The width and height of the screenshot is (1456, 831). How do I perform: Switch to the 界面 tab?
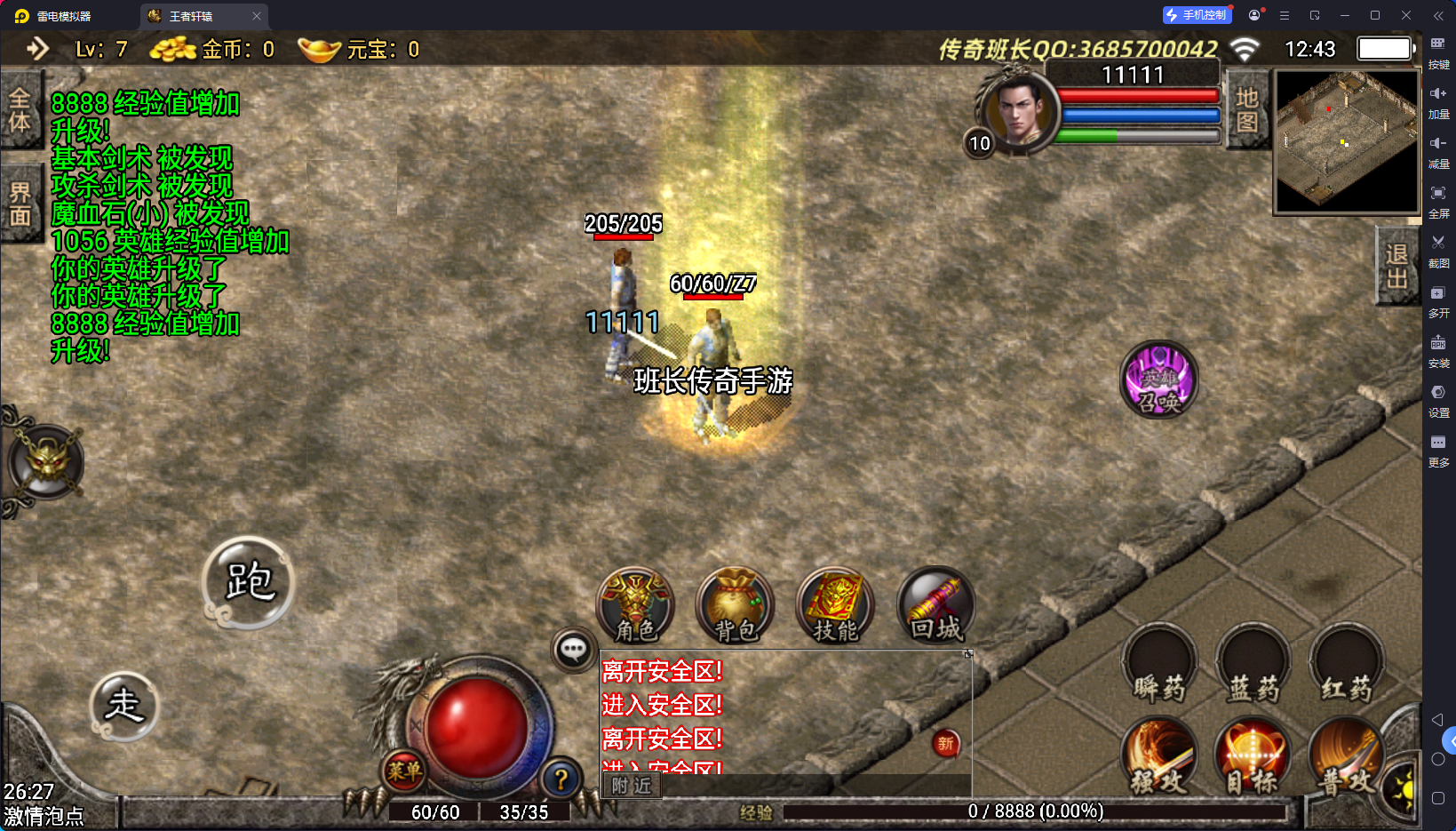coord(20,204)
